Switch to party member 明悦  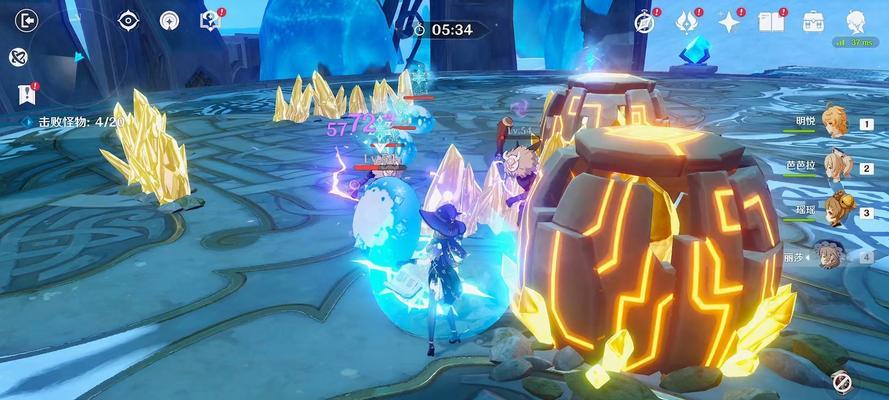coord(834,121)
